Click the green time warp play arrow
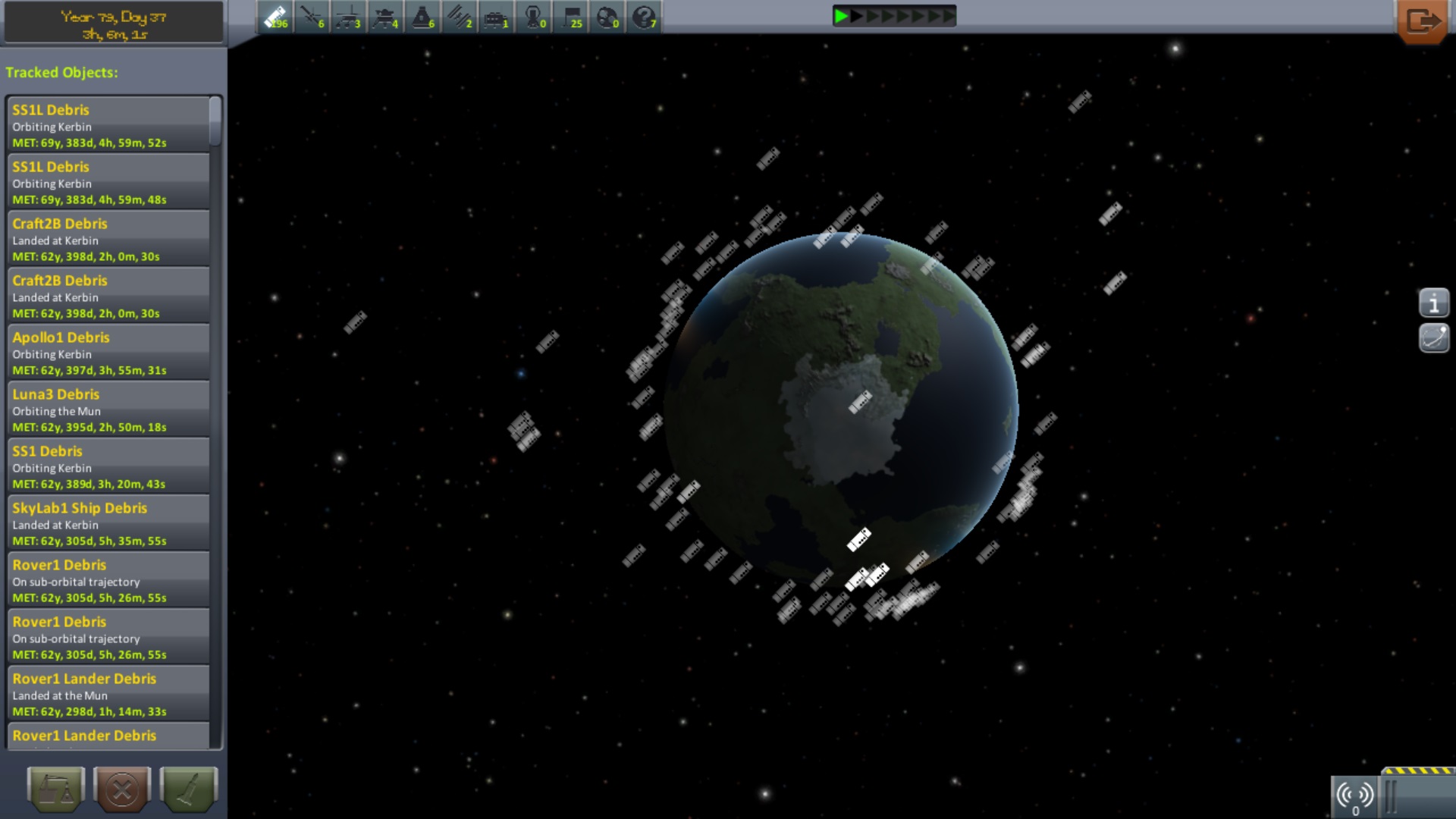Screen dimensions: 1456x819 [840, 16]
